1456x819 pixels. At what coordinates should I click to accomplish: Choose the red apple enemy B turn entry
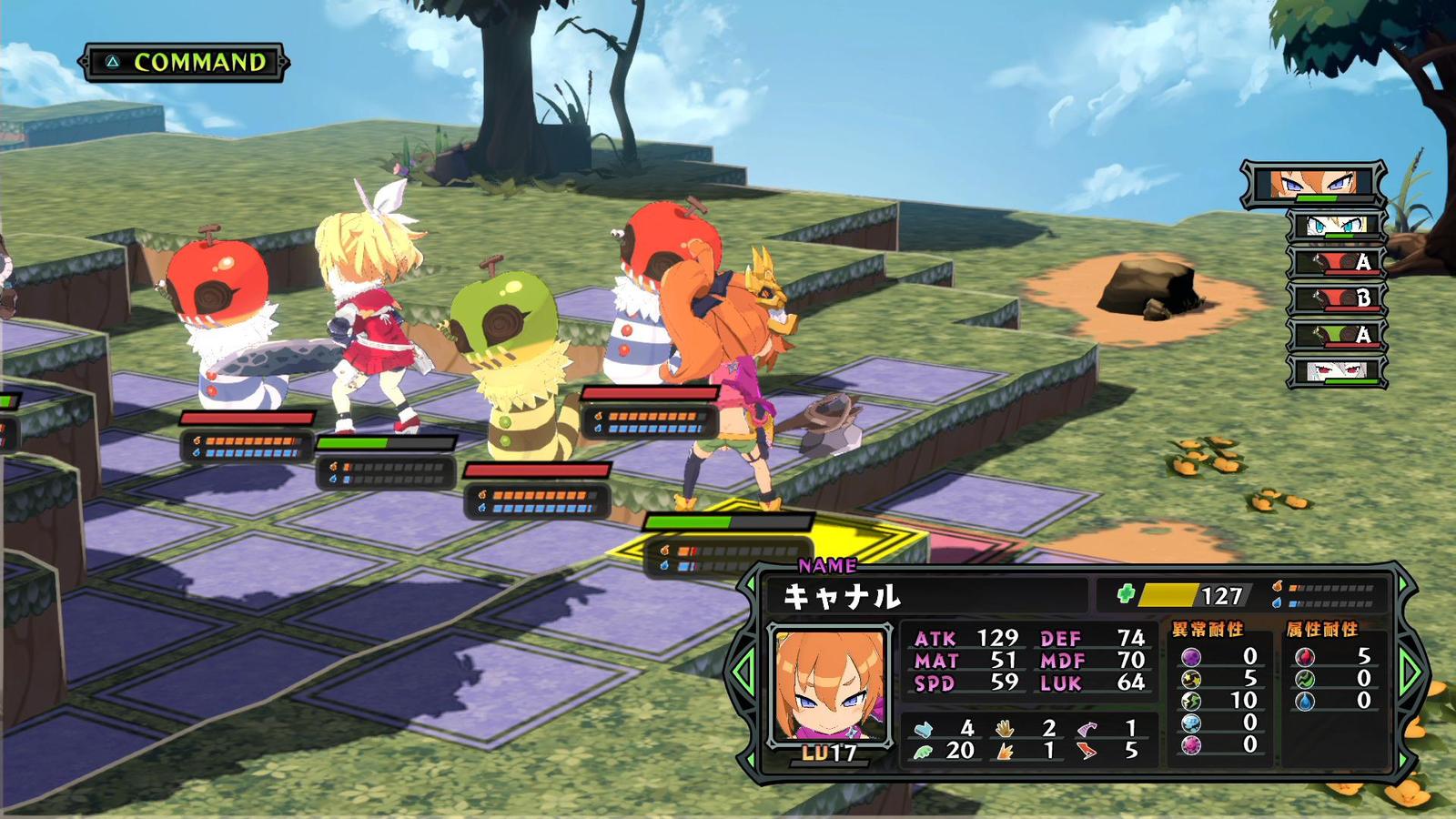[1337, 298]
